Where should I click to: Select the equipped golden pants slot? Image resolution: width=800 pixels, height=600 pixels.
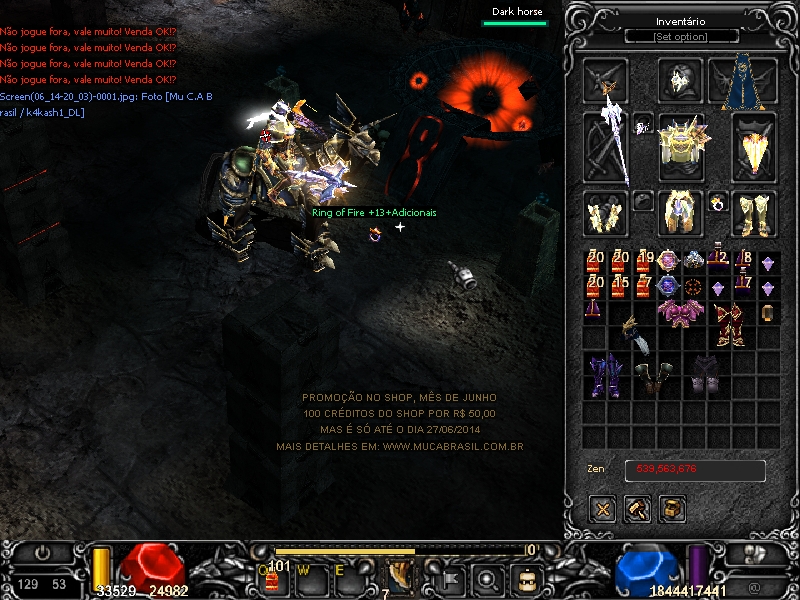click(681, 213)
